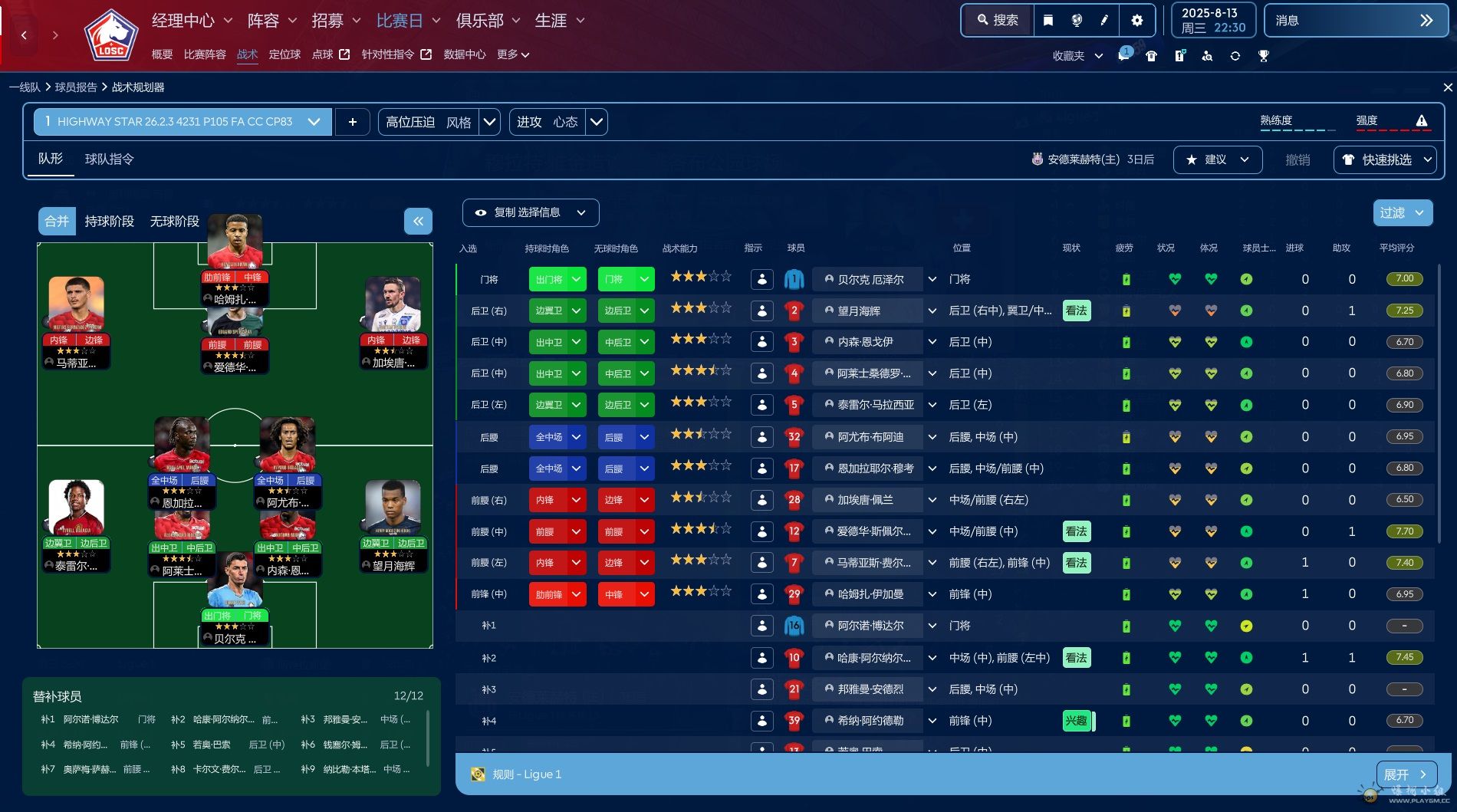The height and width of the screenshot is (812, 1457).
Task: Open the 经理中心 menu
Action: [191, 21]
